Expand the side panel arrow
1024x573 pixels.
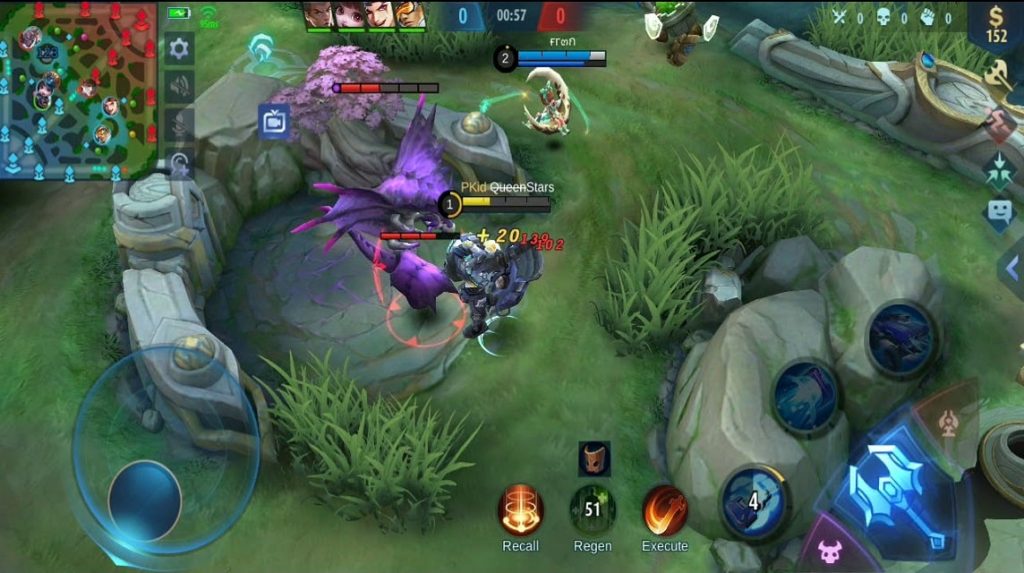(x=1012, y=265)
